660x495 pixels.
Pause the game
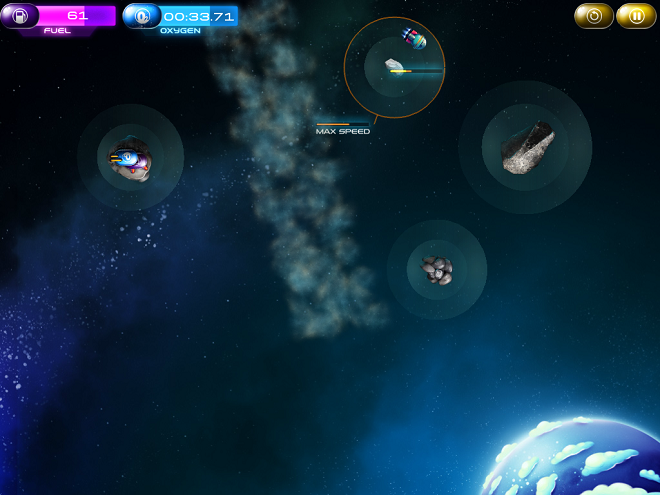tap(636, 16)
